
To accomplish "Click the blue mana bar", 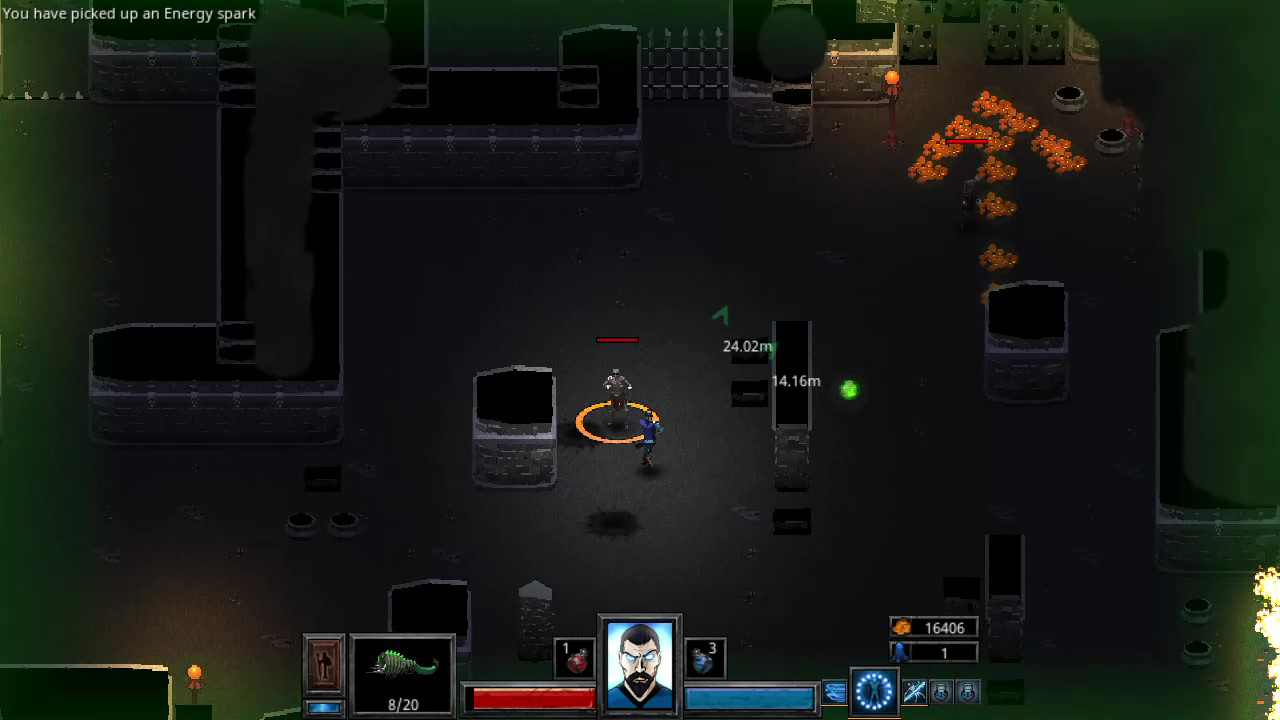I will click(x=750, y=697).
